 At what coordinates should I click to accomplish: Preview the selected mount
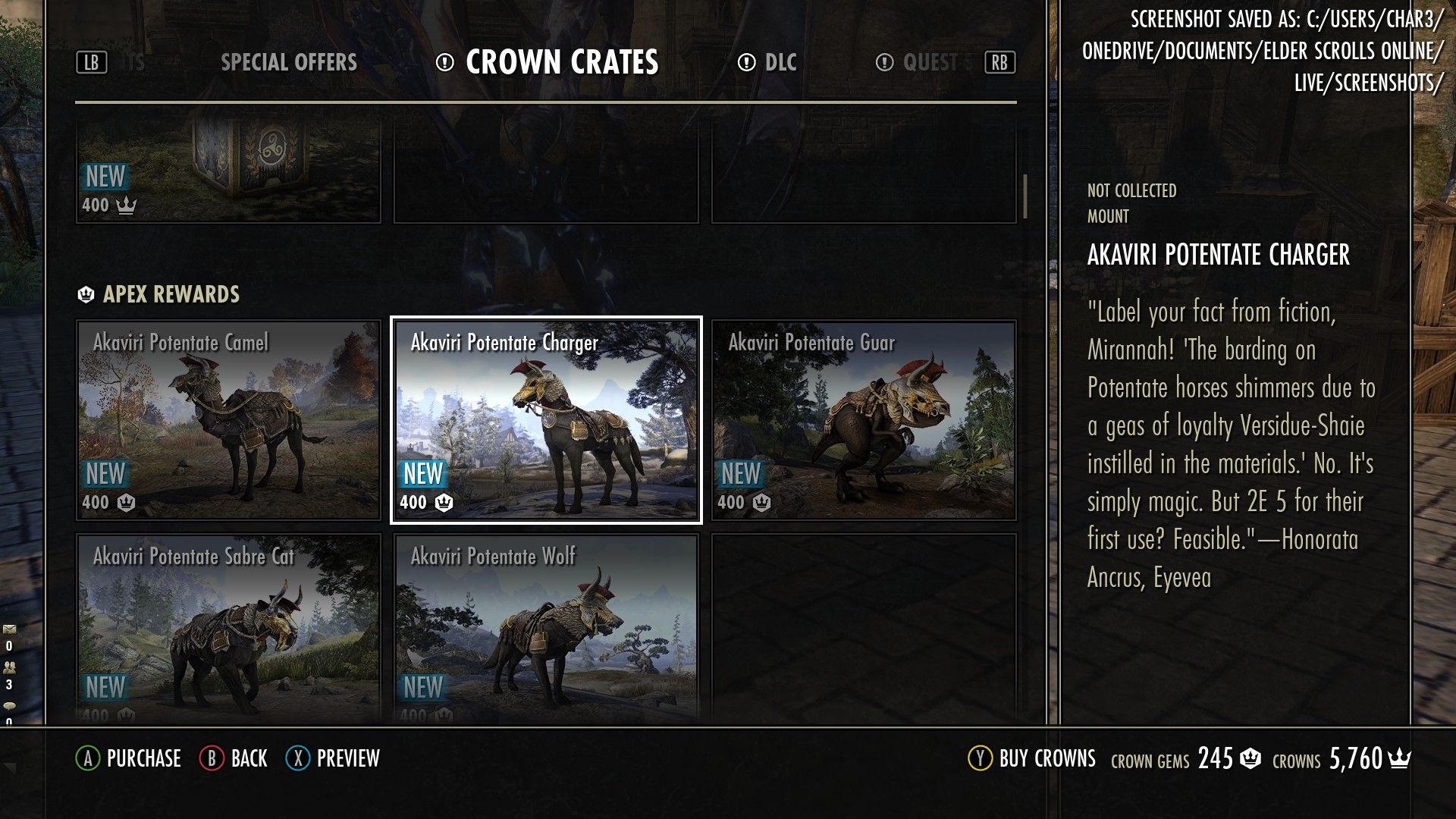tap(333, 758)
